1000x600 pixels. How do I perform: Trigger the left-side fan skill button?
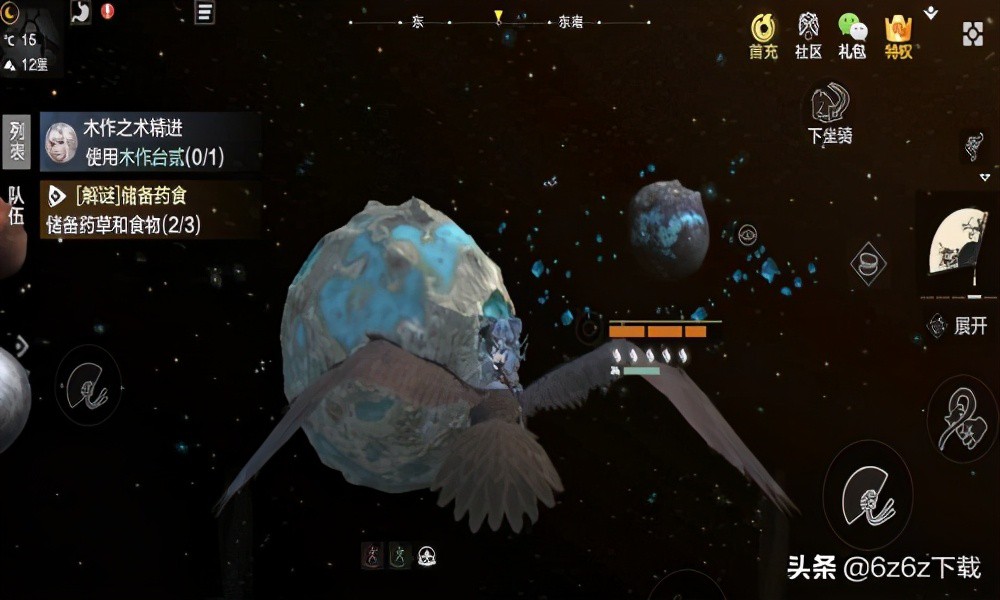pyautogui.click(x=87, y=385)
